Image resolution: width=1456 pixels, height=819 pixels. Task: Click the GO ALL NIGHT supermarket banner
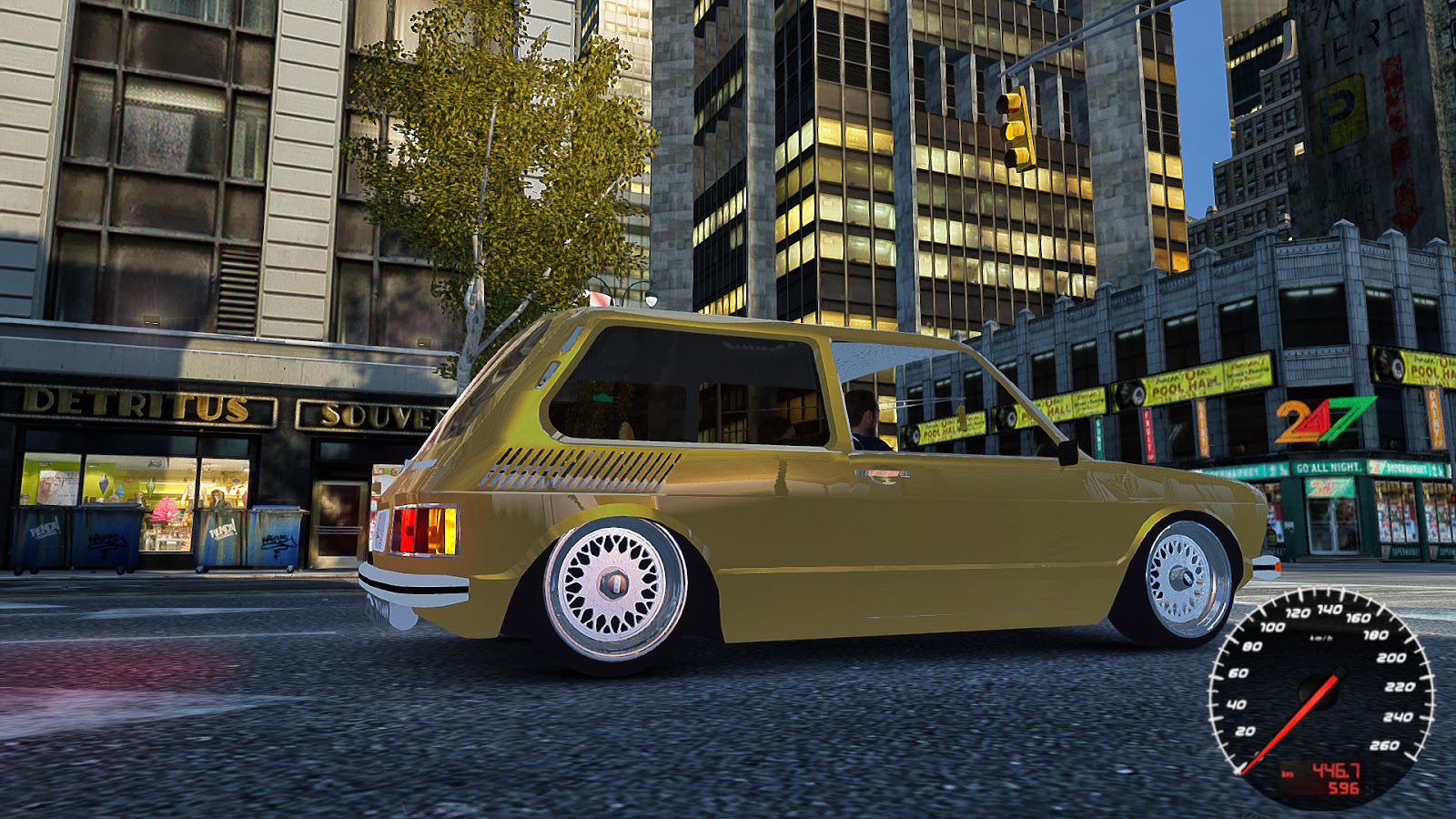1328,467
